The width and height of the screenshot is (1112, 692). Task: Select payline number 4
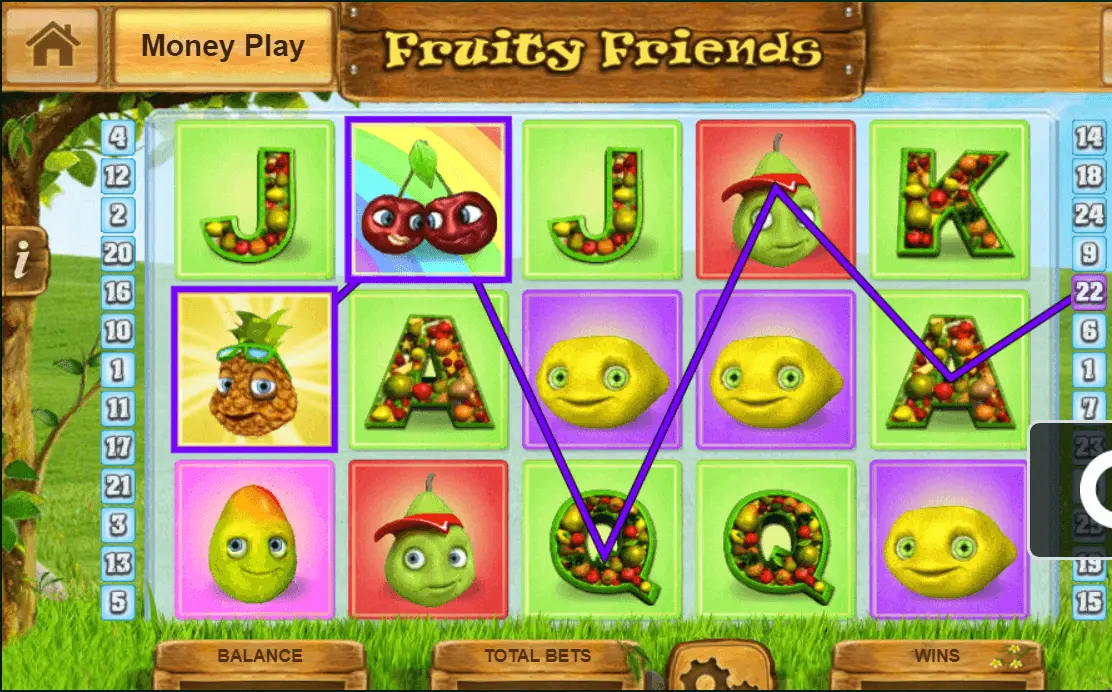pyautogui.click(x=118, y=136)
